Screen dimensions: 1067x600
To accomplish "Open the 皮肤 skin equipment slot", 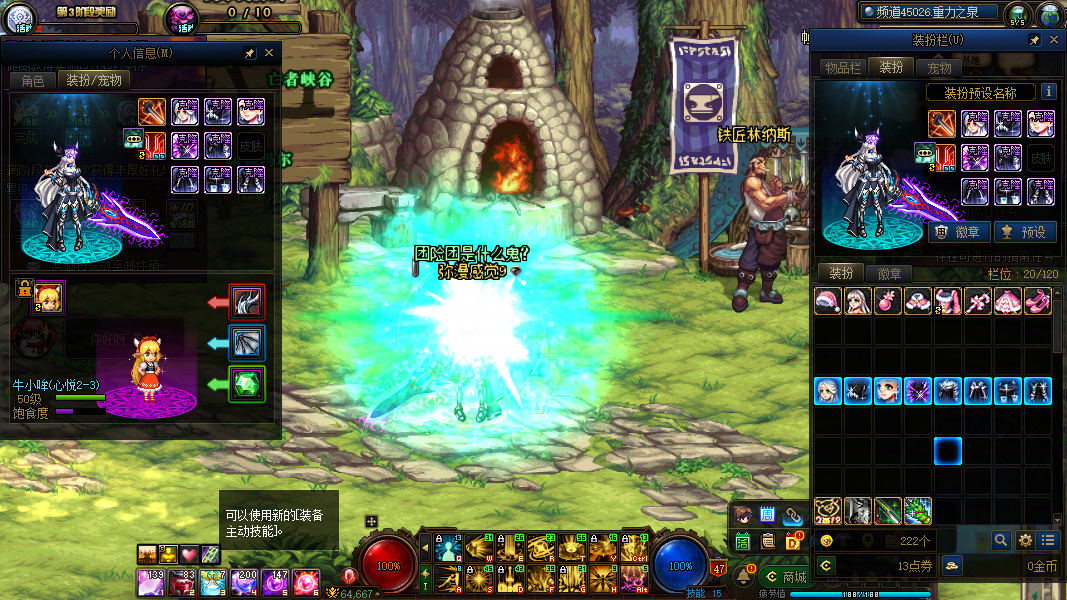I will point(1040,157).
